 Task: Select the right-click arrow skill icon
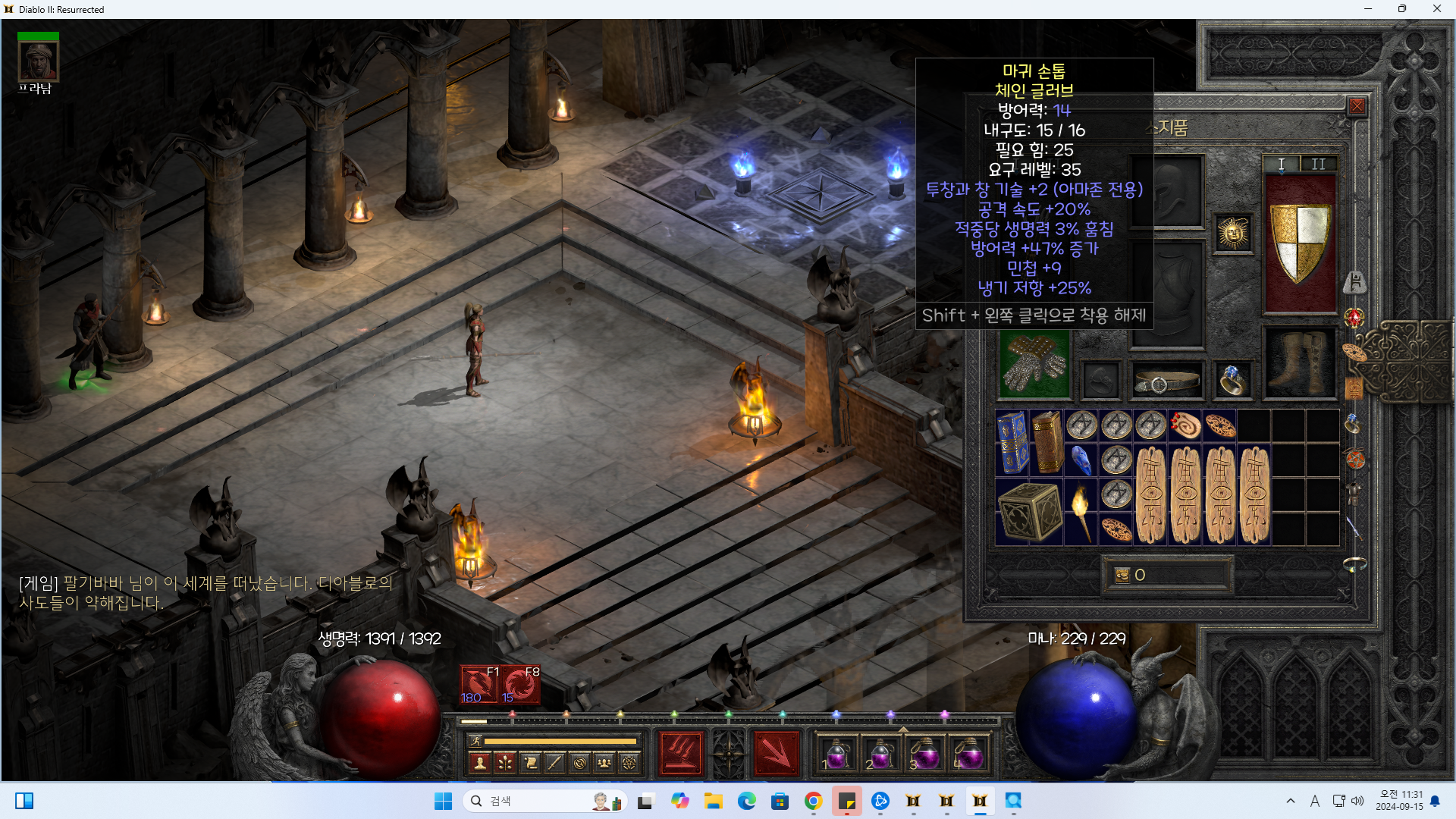tap(777, 753)
